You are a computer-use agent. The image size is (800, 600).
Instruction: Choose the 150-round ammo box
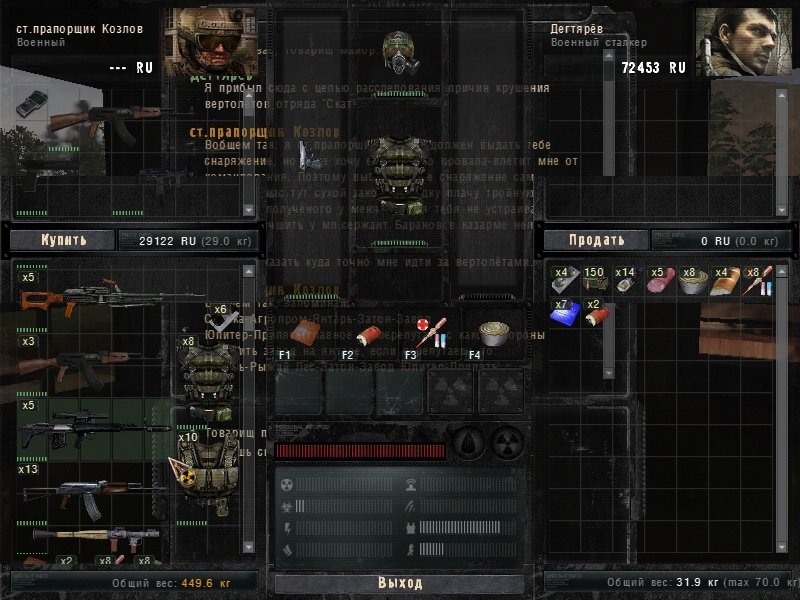point(595,284)
